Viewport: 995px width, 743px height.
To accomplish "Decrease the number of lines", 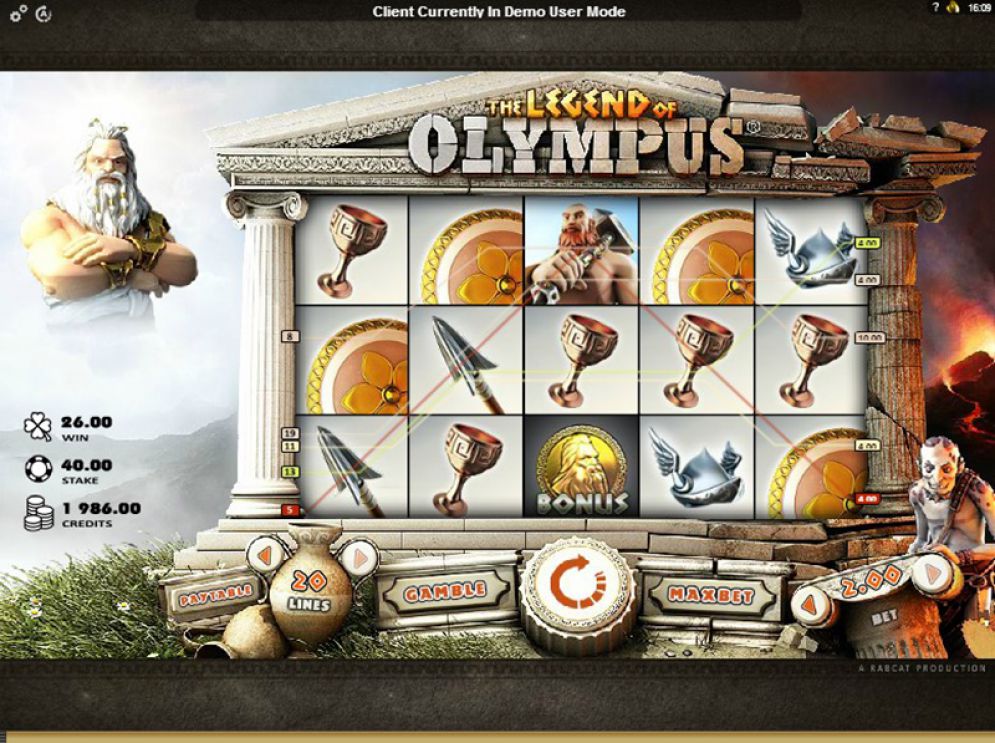I will pos(266,555).
